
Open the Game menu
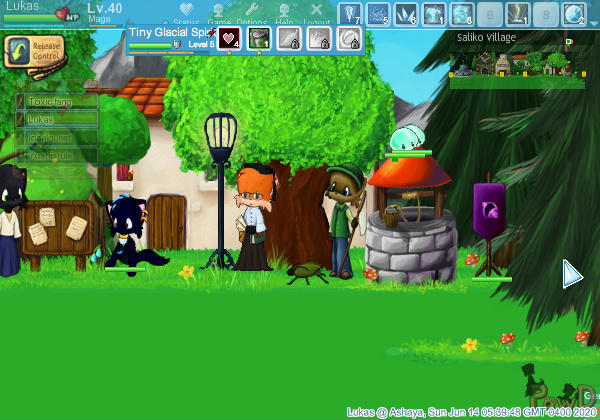pyautogui.click(x=219, y=14)
